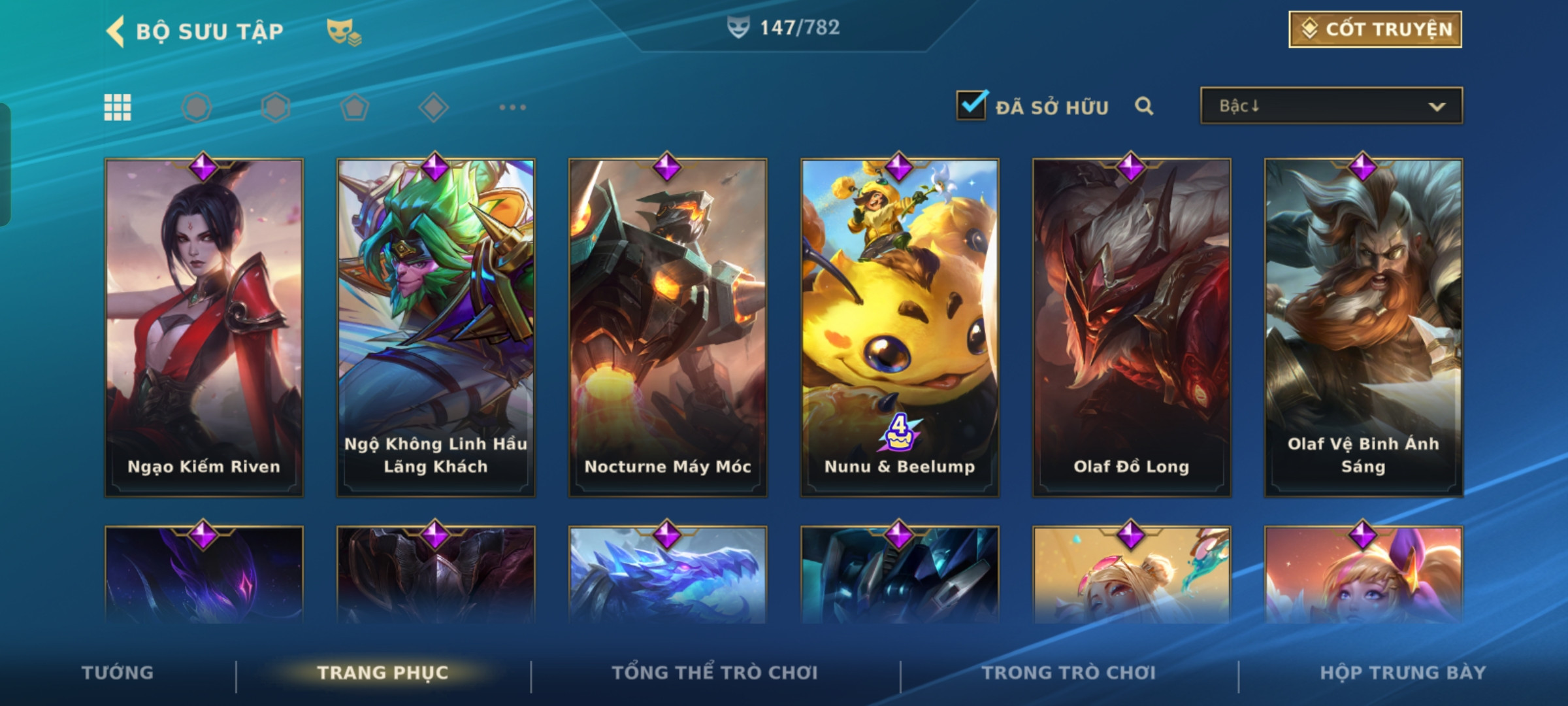This screenshot has width=1568, height=706.
Task: Show more filters with the three dots
Action: 512,107
